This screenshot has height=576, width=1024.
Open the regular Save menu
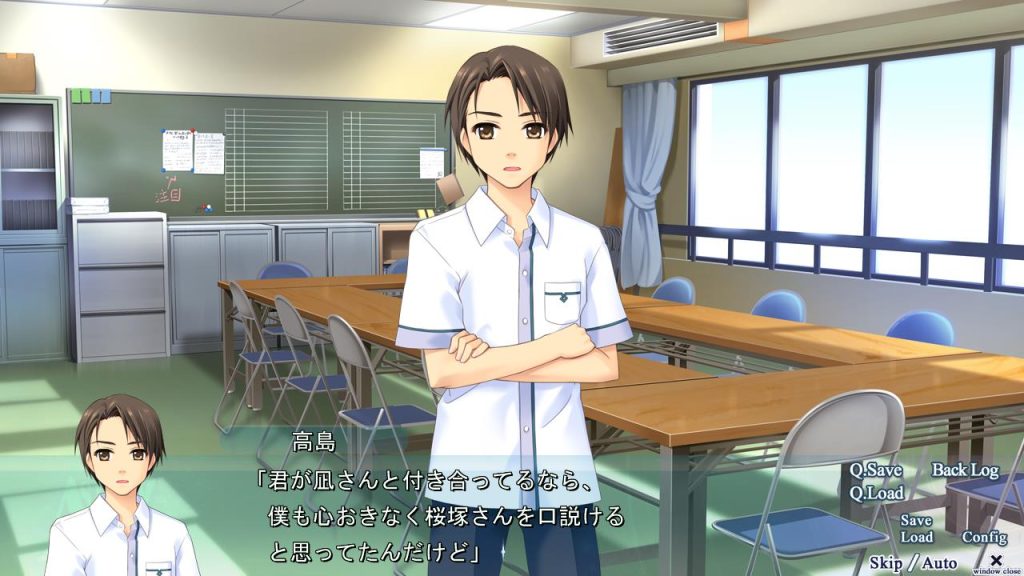916,520
